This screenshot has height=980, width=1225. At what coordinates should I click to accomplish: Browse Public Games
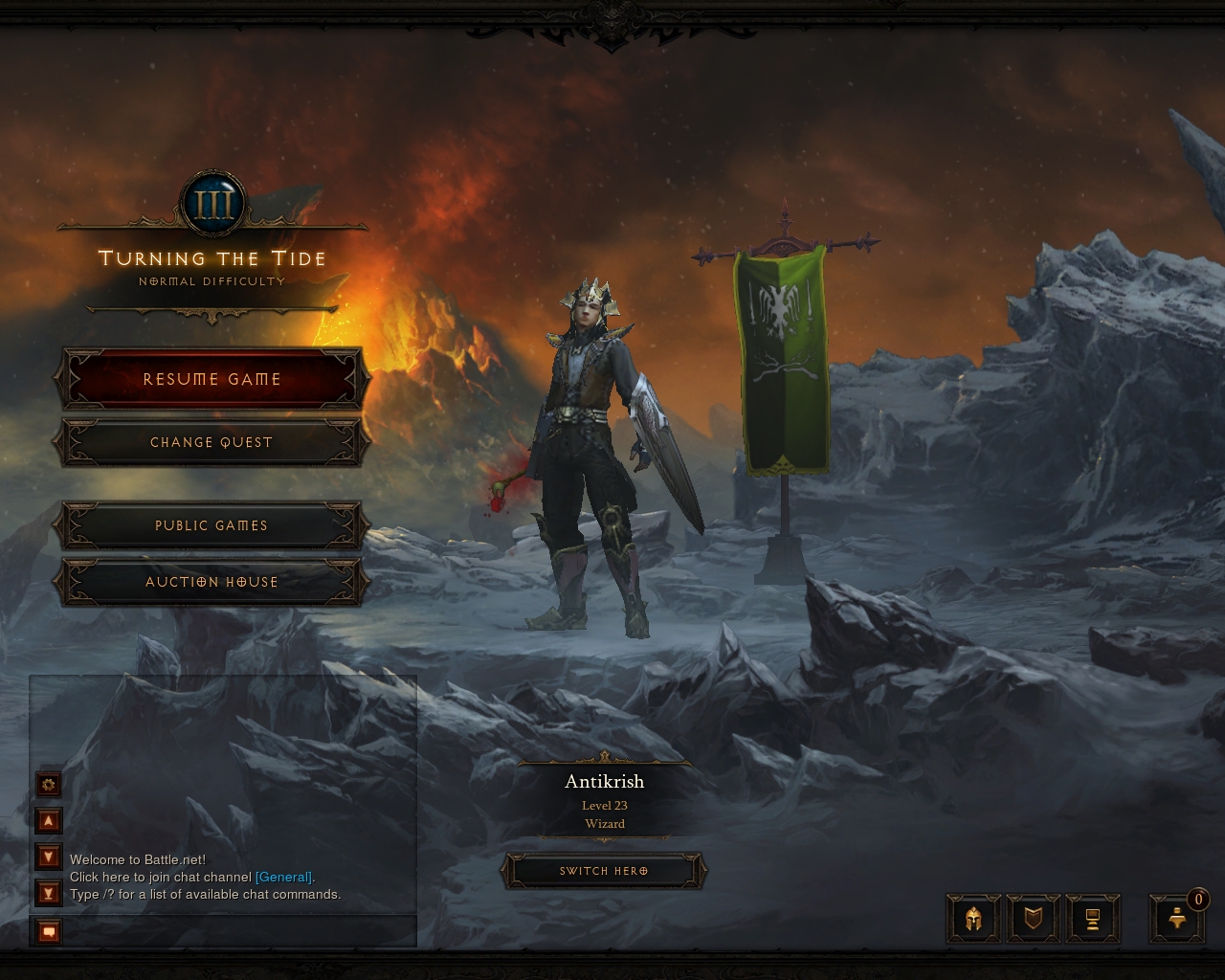(212, 525)
